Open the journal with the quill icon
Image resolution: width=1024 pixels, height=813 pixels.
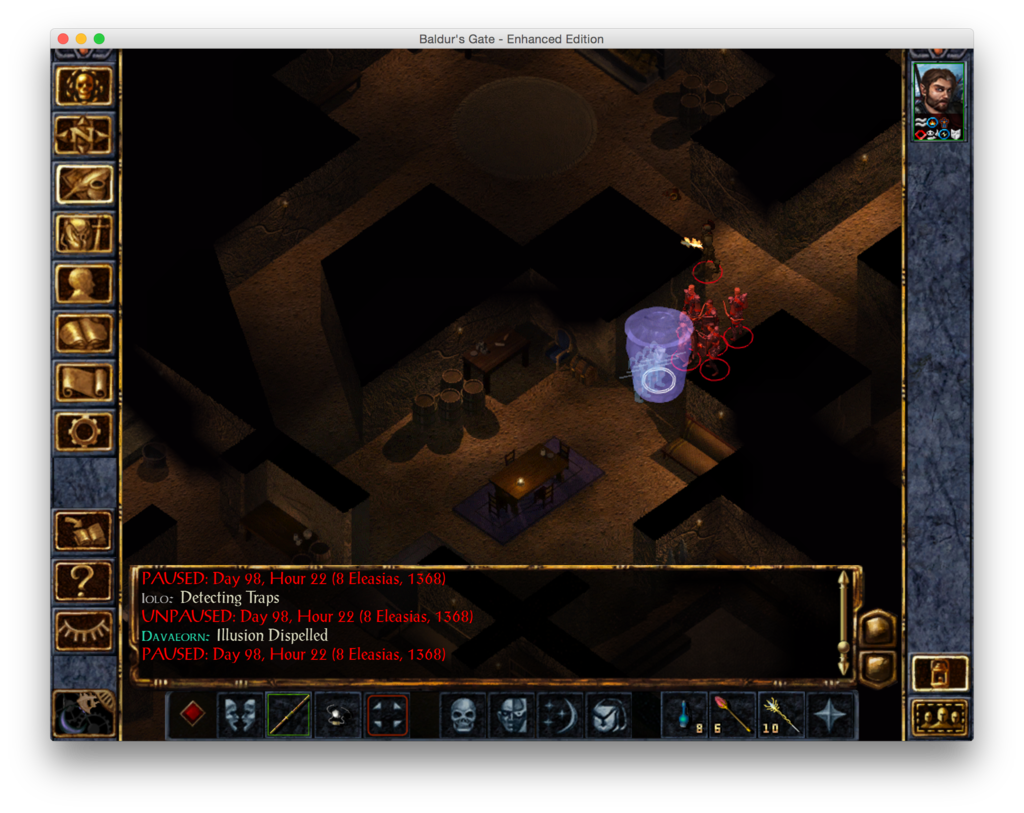coord(84,185)
